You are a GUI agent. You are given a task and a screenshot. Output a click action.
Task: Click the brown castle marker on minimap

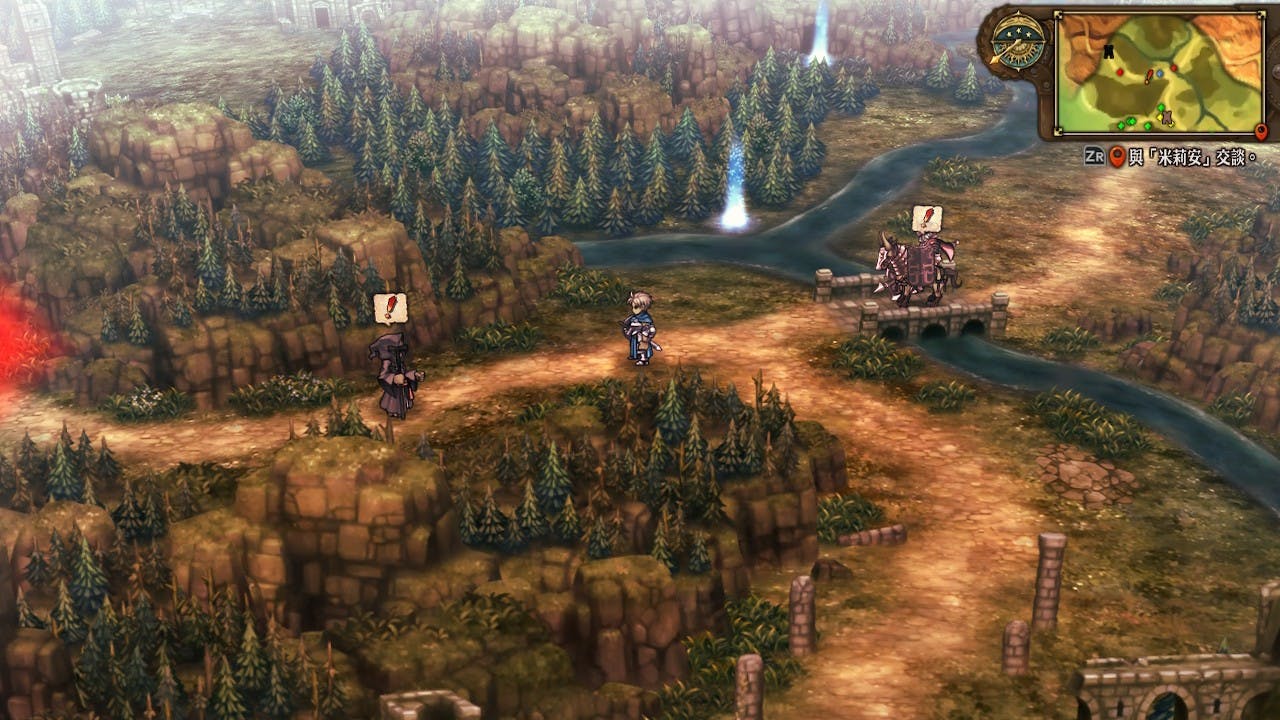1166,119
